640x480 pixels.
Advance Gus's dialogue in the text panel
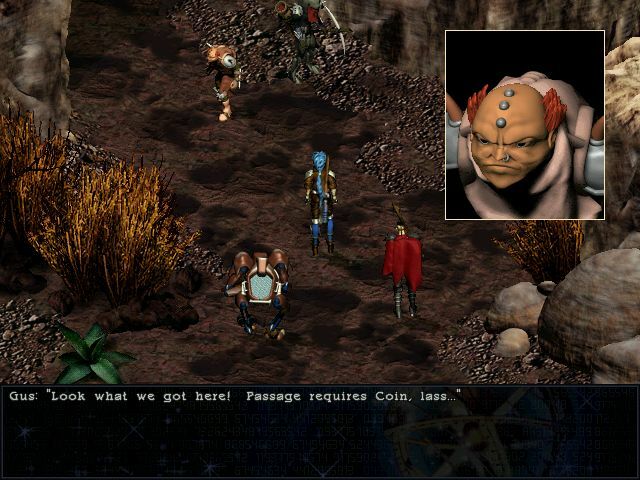point(320,432)
